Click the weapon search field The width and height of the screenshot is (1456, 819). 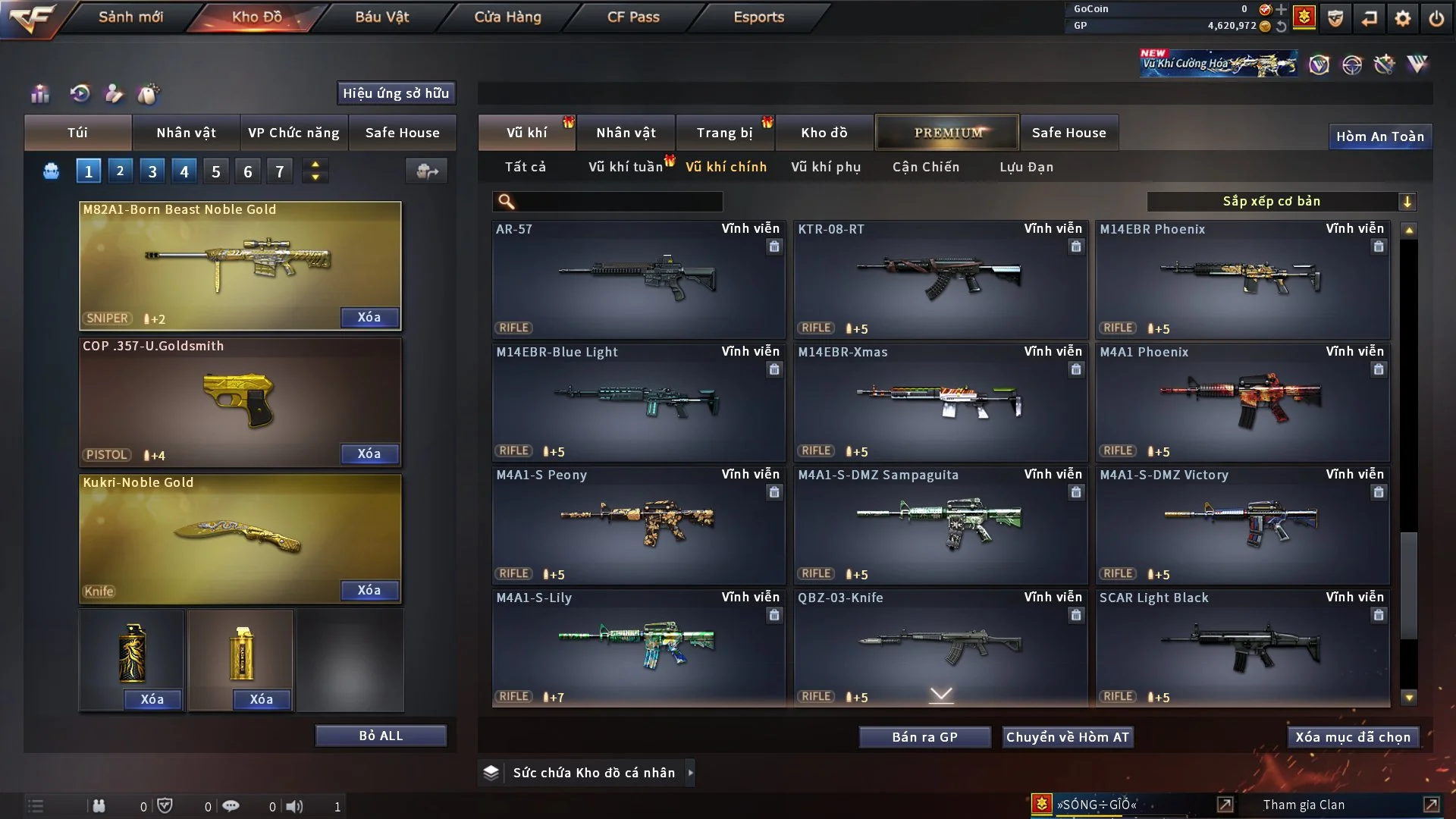tap(618, 202)
